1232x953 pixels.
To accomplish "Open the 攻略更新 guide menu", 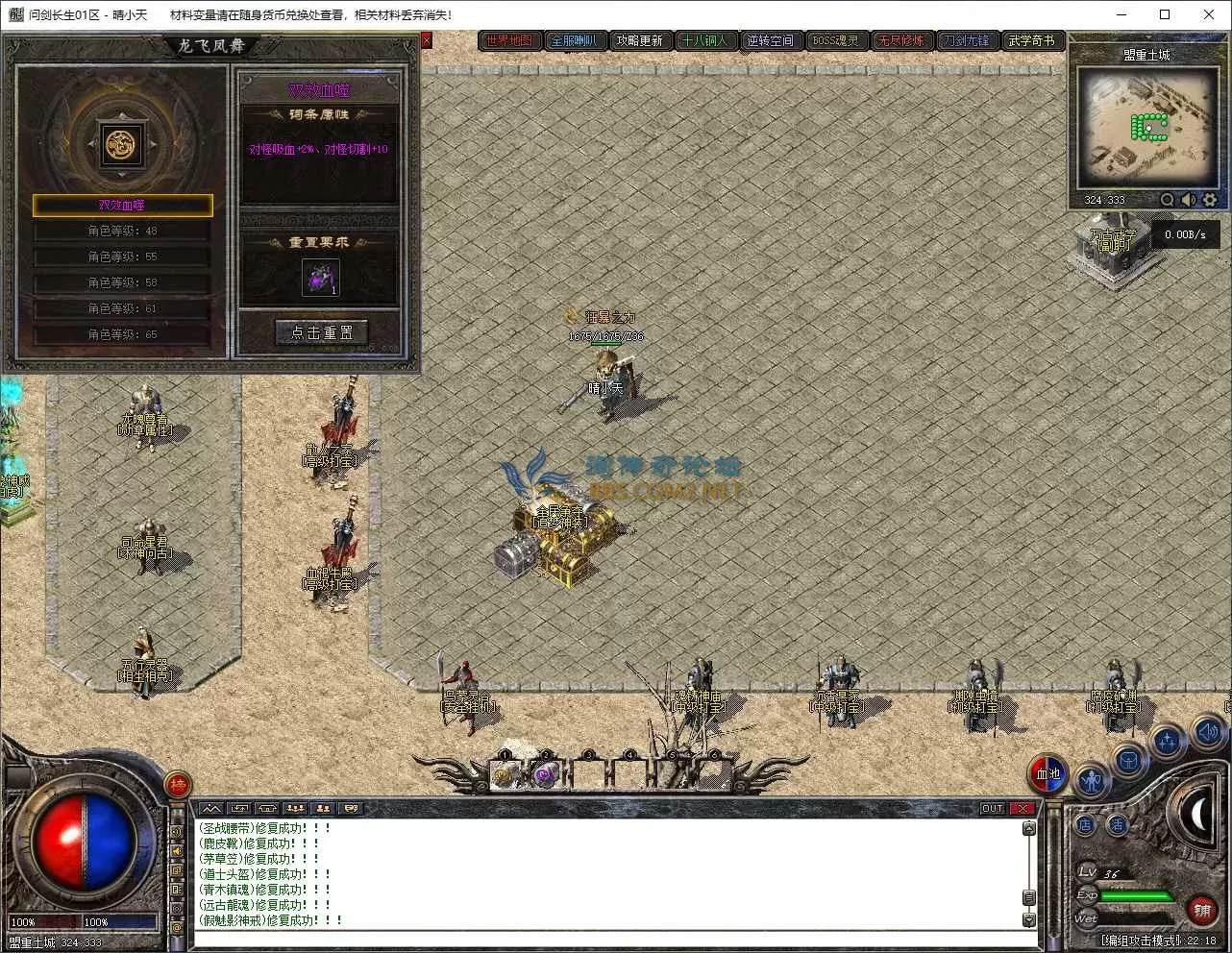I will 639,40.
